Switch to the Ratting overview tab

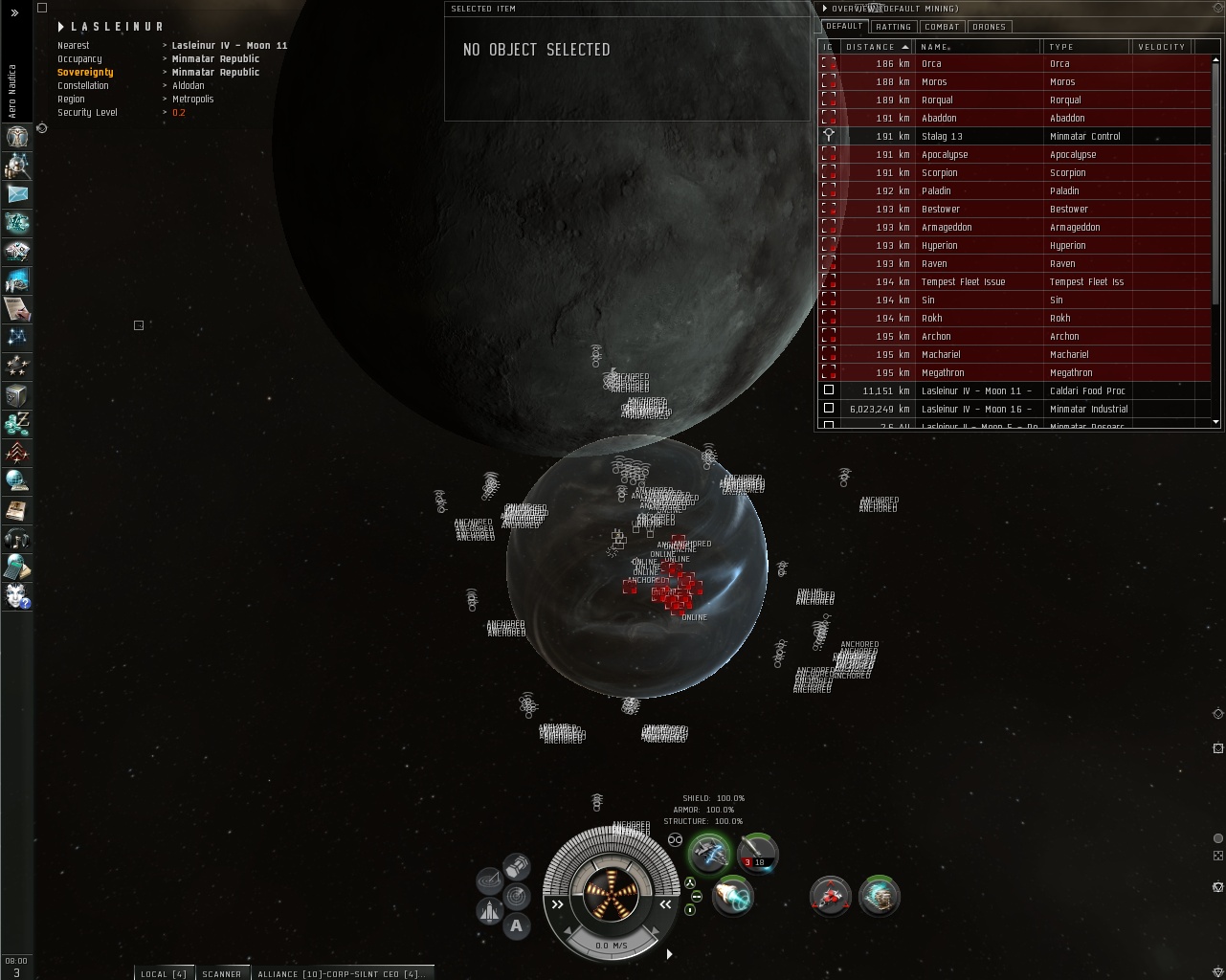pyautogui.click(x=893, y=27)
